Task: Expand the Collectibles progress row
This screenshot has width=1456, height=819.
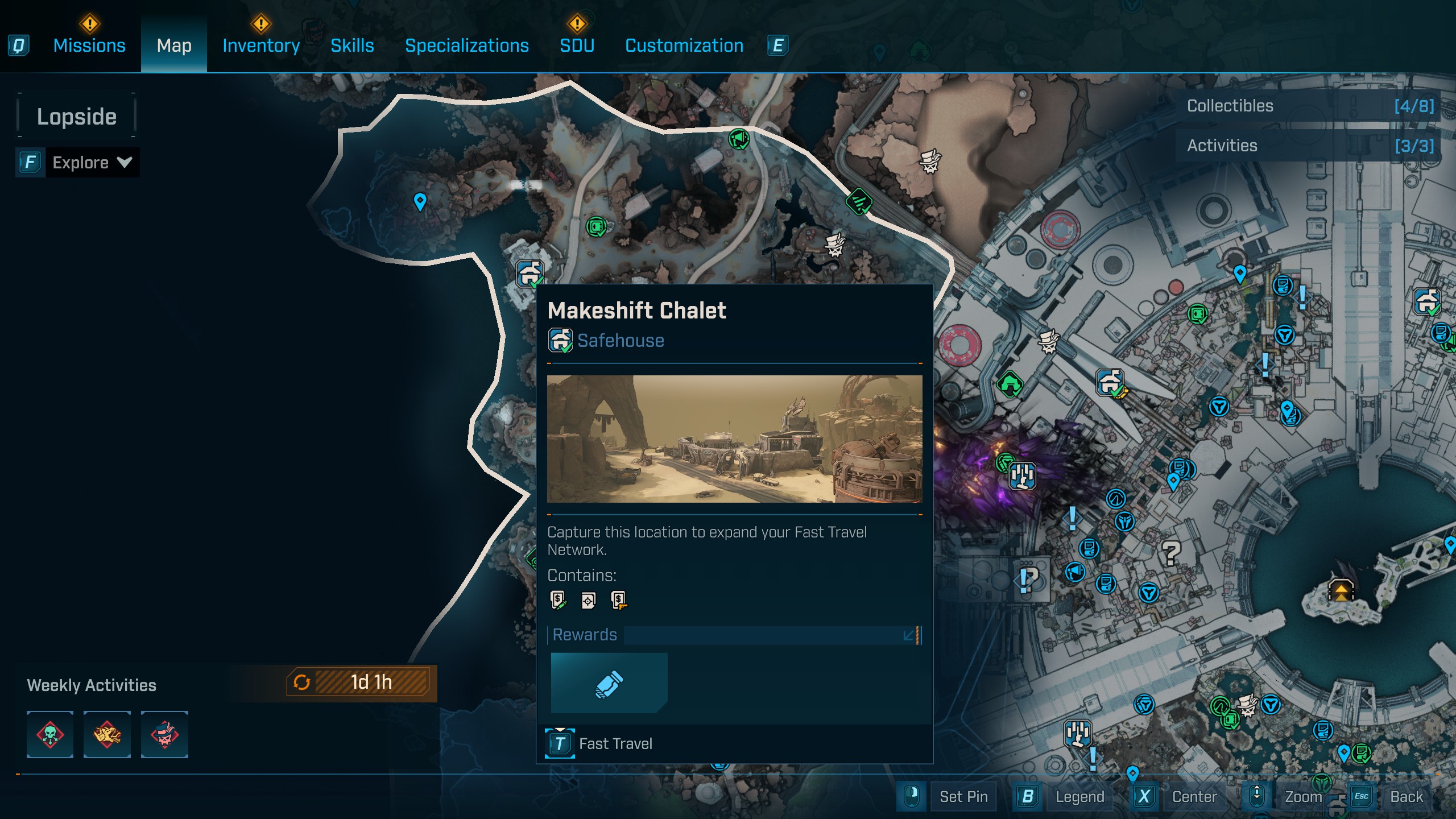Action: pos(1308,106)
